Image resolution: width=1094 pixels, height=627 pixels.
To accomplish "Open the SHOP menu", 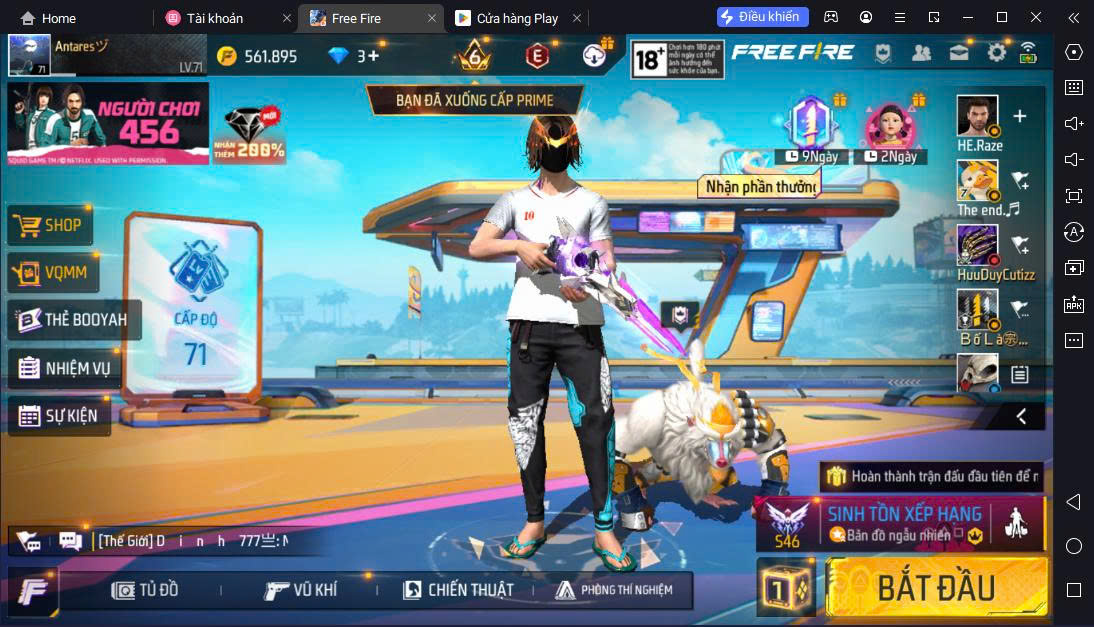I will pos(51,225).
